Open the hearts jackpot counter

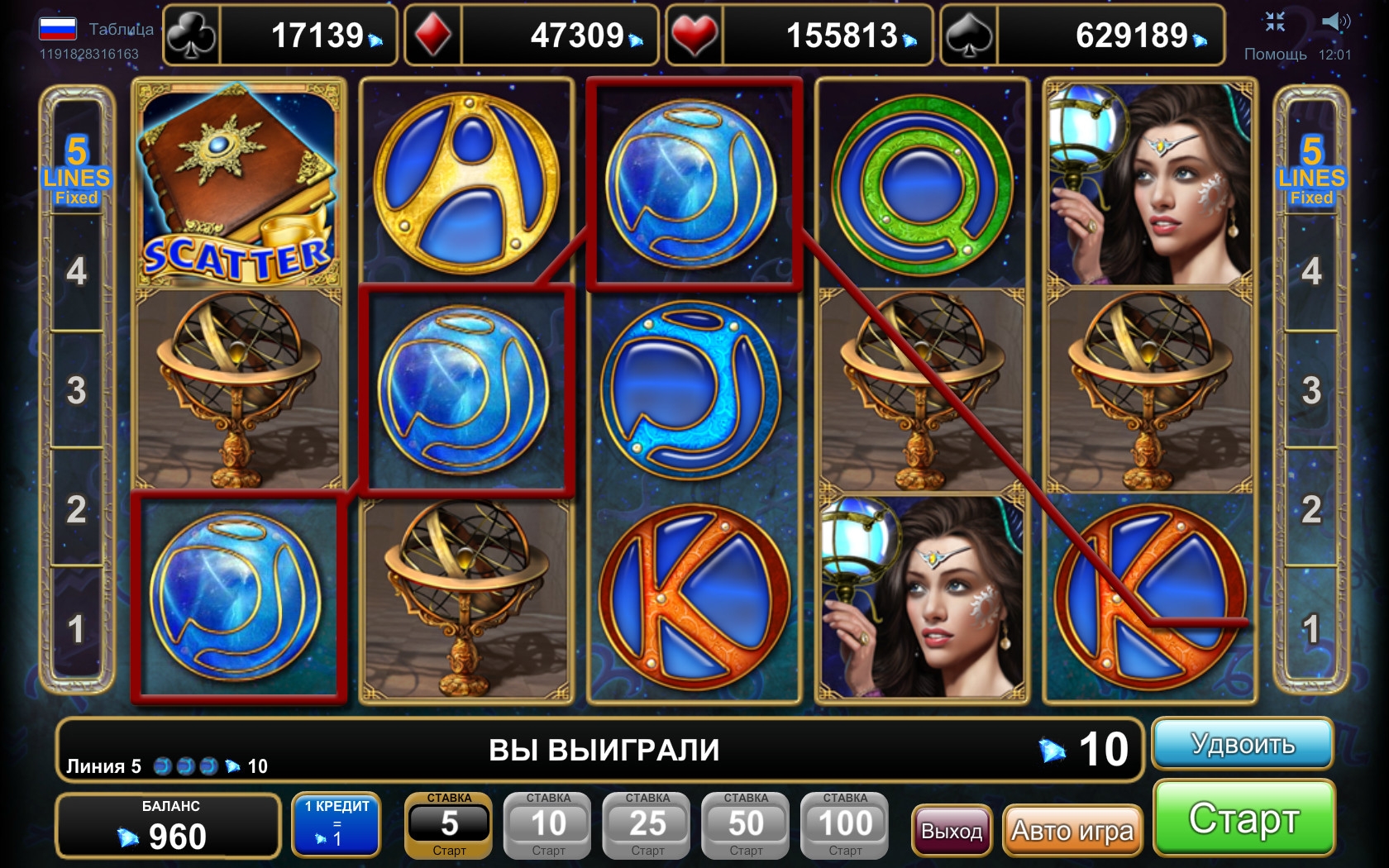pyautogui.click(x=799, y=36)
